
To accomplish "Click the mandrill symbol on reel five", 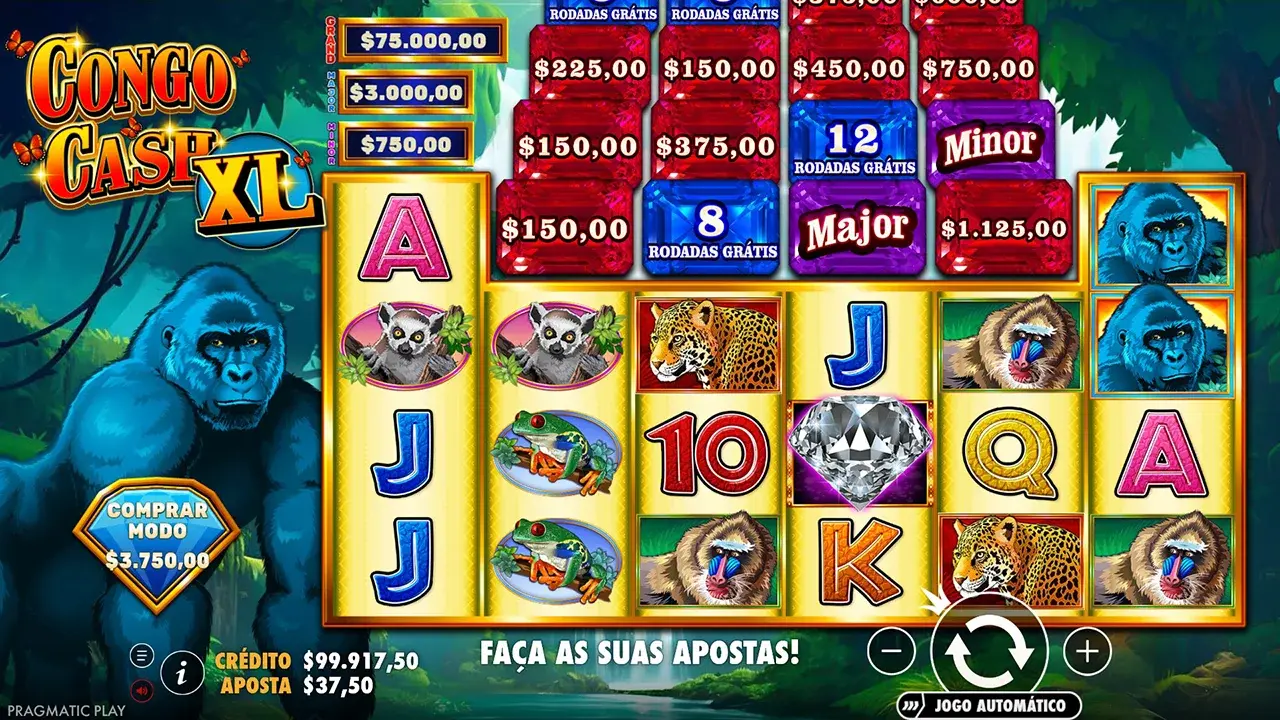I will [1012, 340].
